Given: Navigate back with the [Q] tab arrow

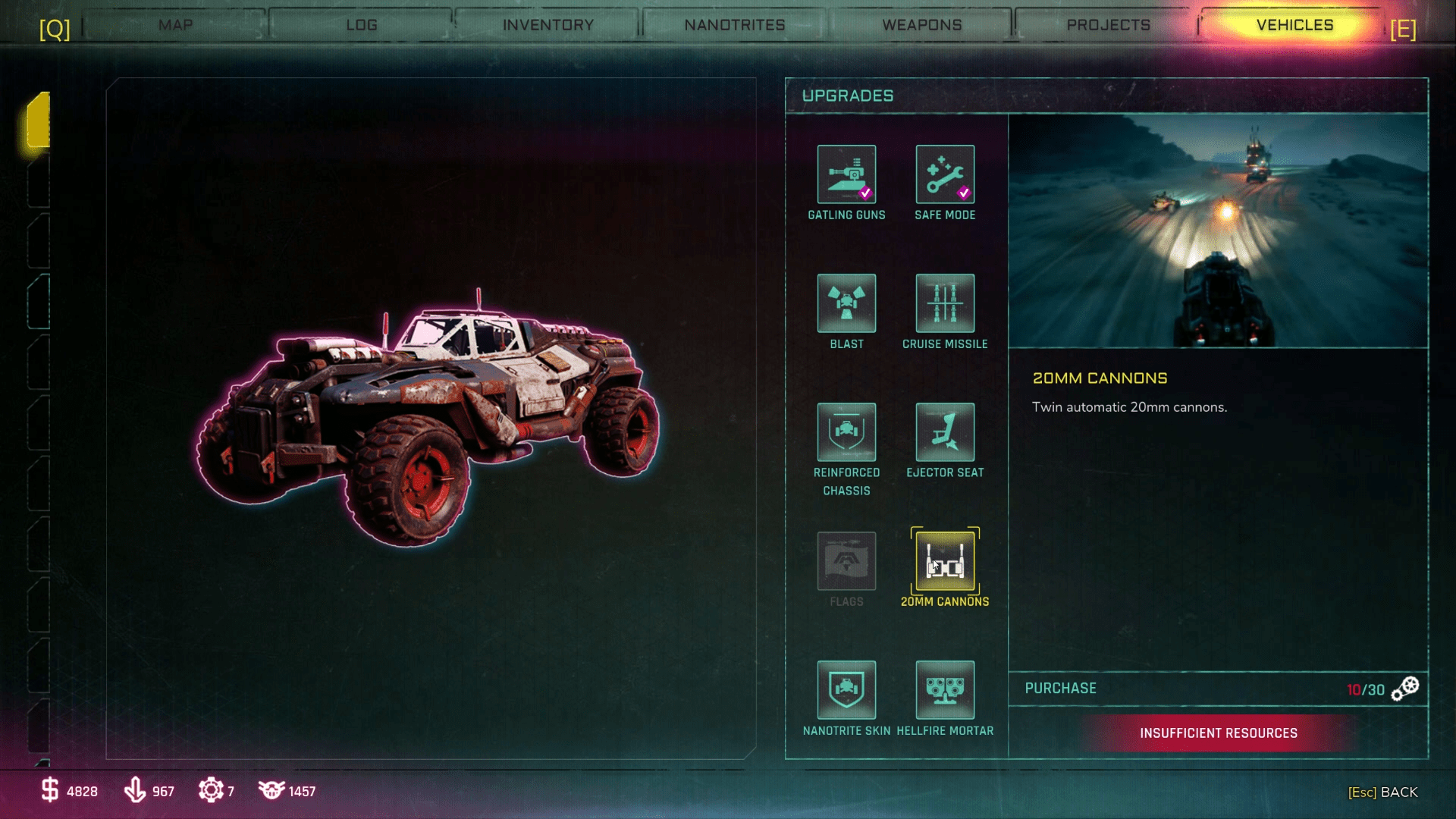Looking at the screenshot, I should 53,30.
